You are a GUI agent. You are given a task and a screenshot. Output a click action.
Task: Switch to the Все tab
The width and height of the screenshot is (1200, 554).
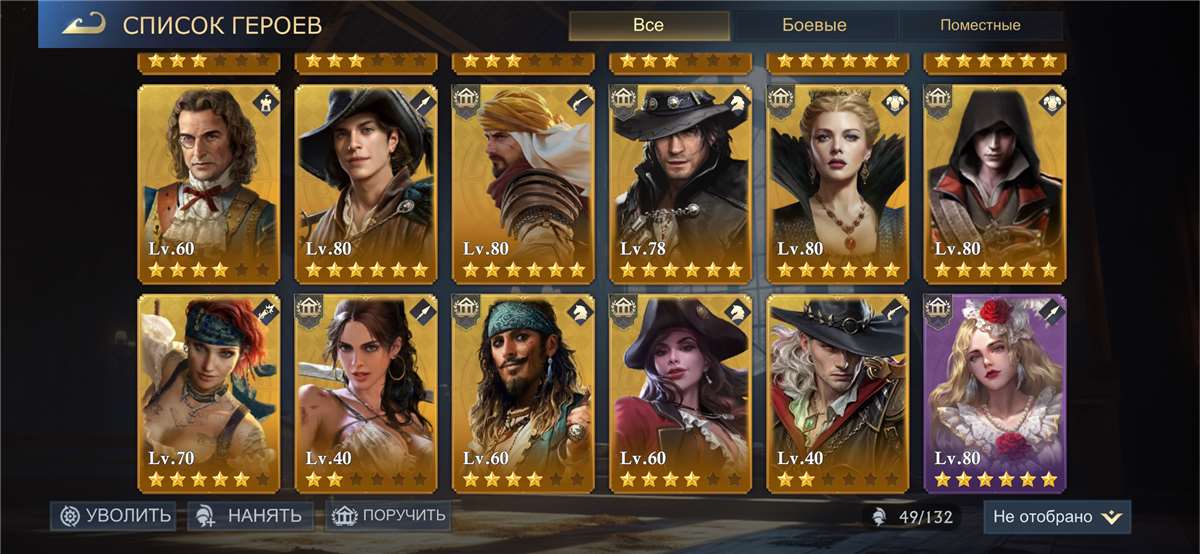[648, 25]
